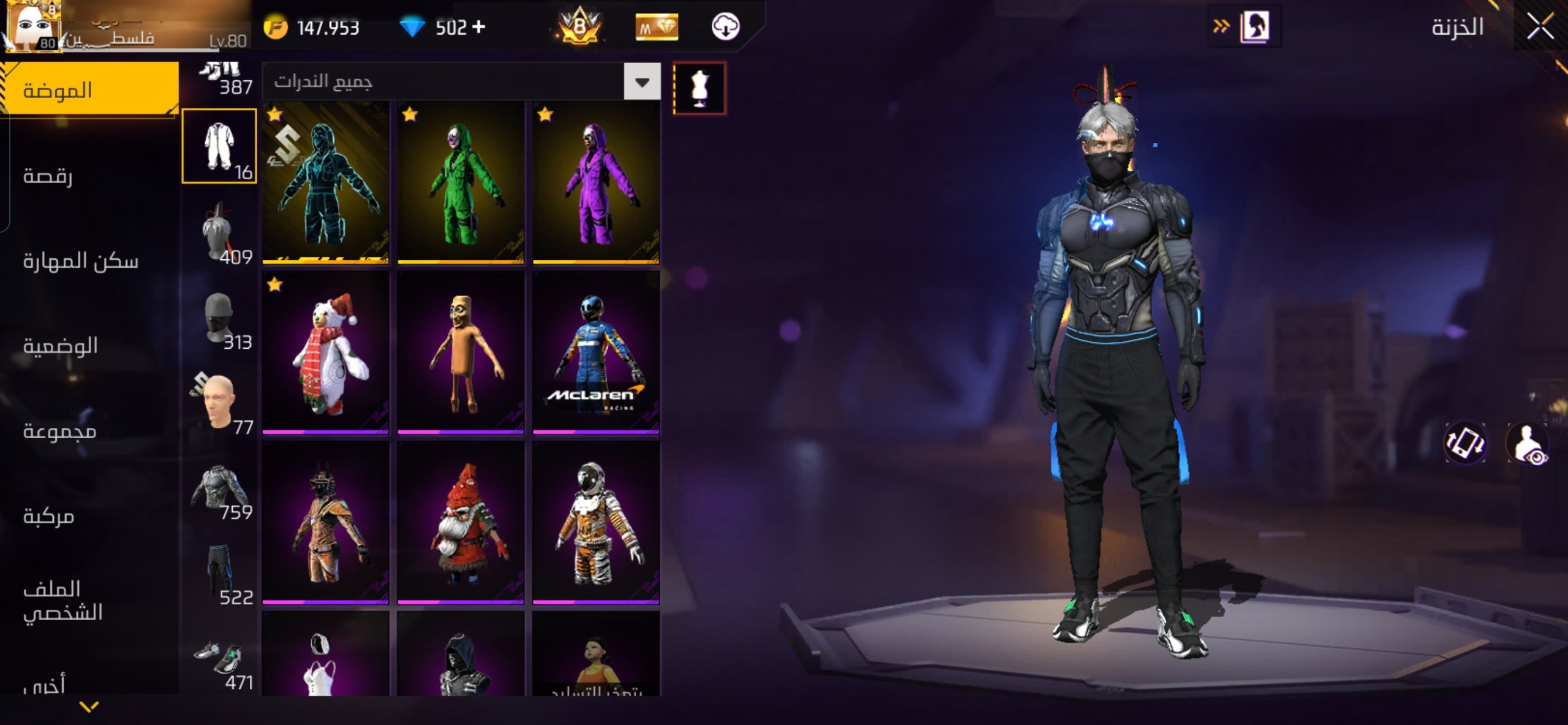Switch to the الموضة fashion tab
Image resolution: width=1568 pixels, height=725 pixels.
tap(90, 89)
